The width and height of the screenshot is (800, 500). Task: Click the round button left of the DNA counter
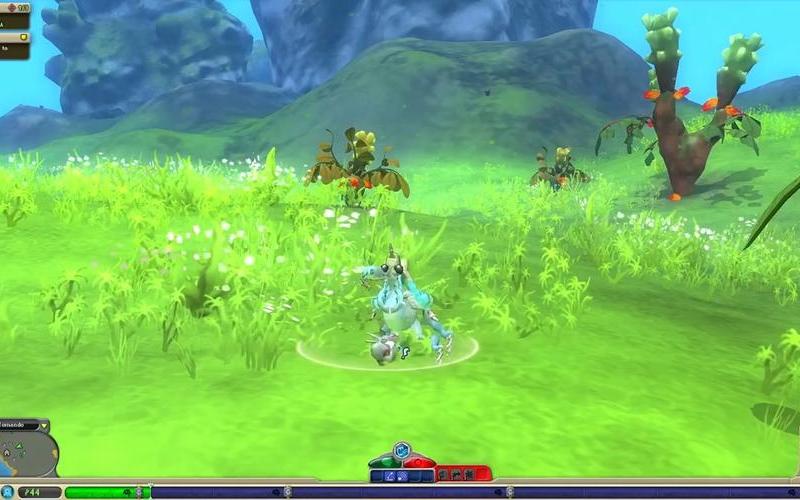8,492
